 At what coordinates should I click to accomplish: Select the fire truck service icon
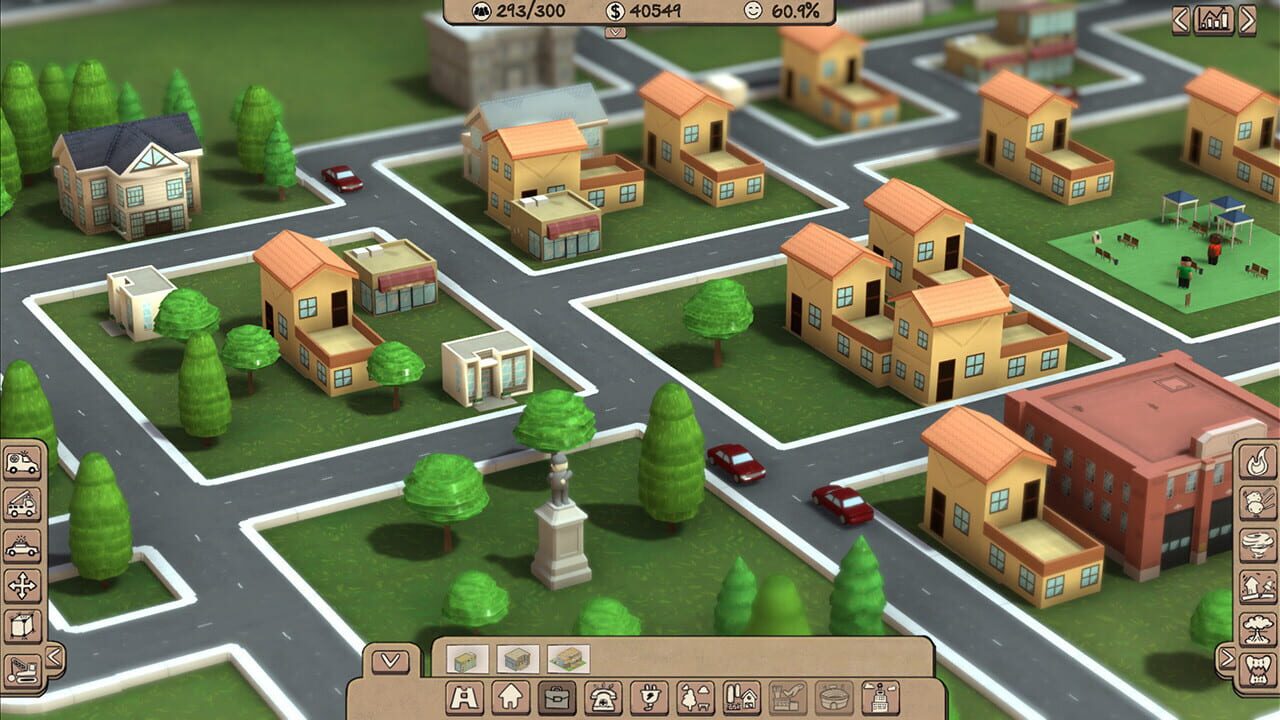(21, 504)
